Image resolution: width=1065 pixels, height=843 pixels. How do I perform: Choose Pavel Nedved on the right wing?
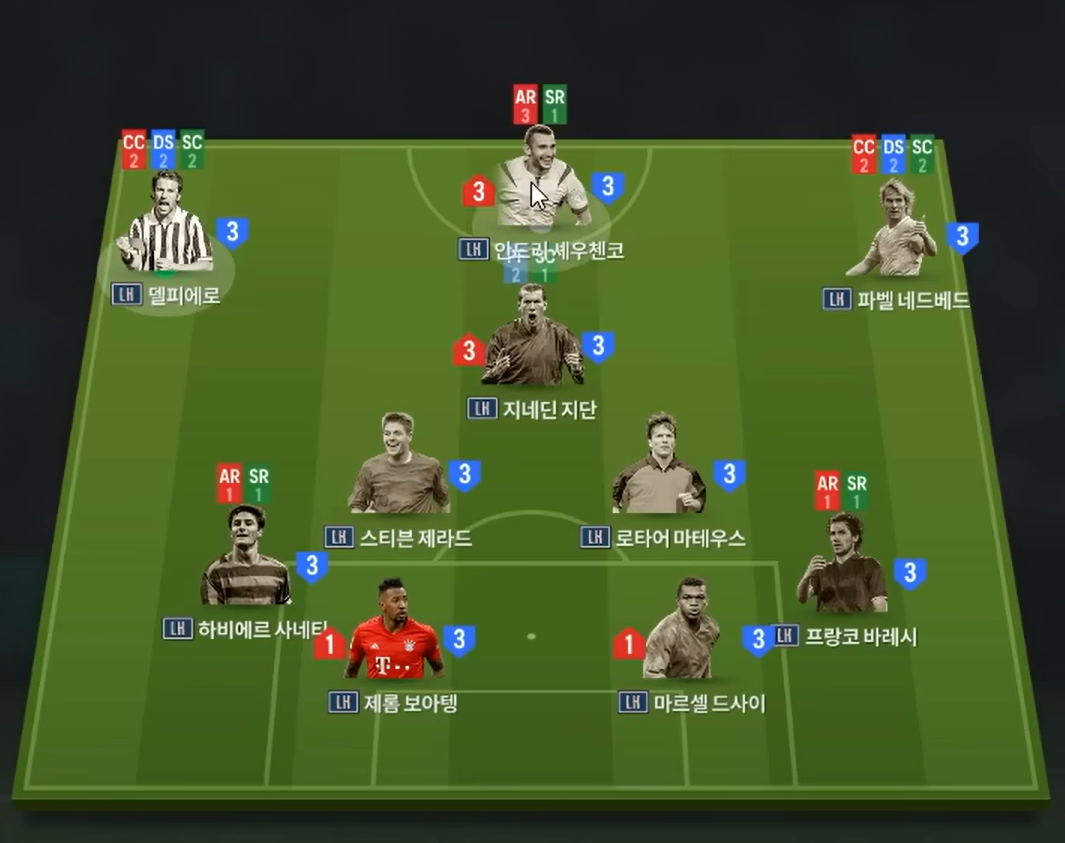(x=892, y=232)
